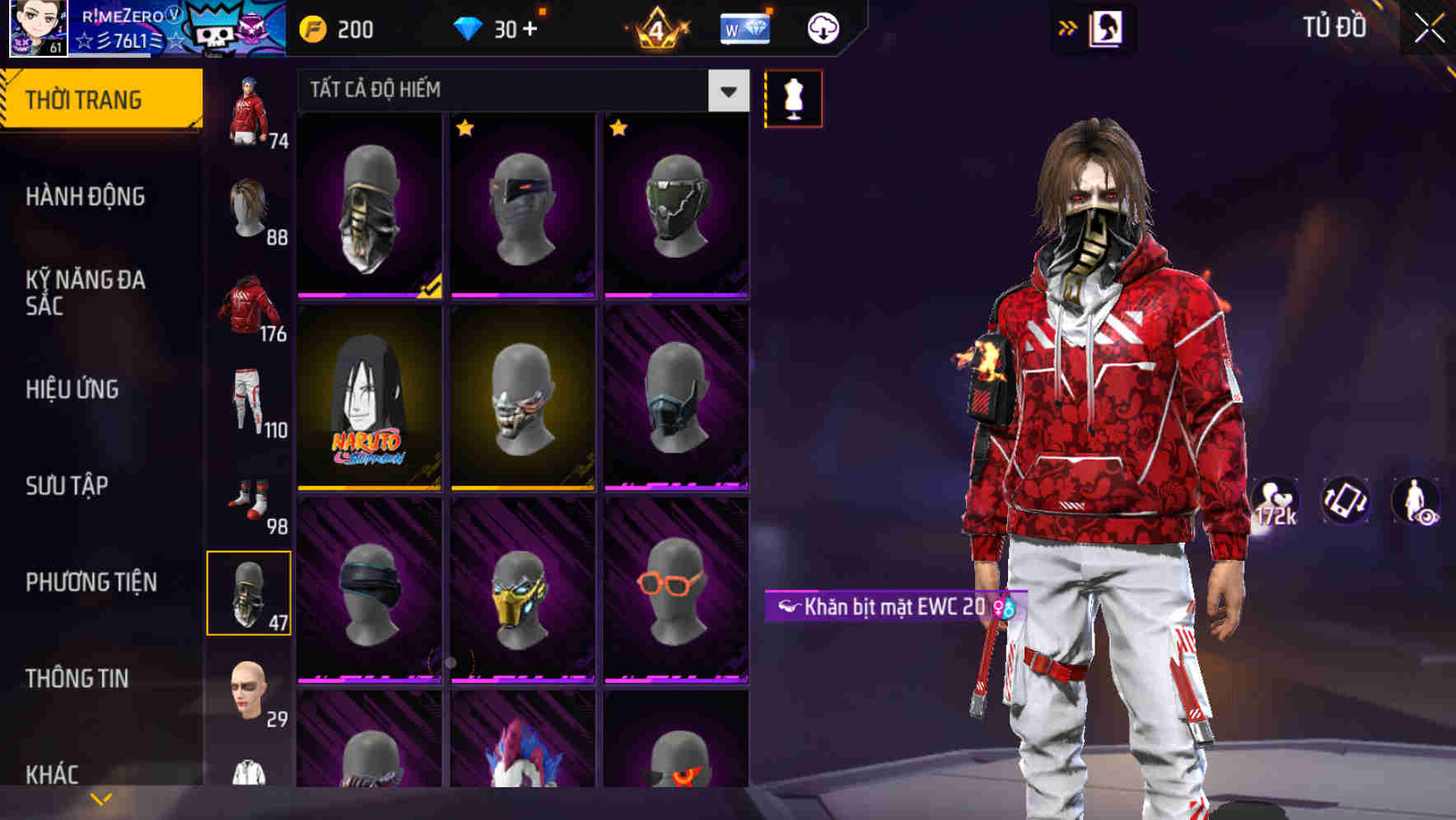Open the Tất cả độ hiếm rarity dropdown
Screen dimensions: 1456x820
[x=511, y=91]
